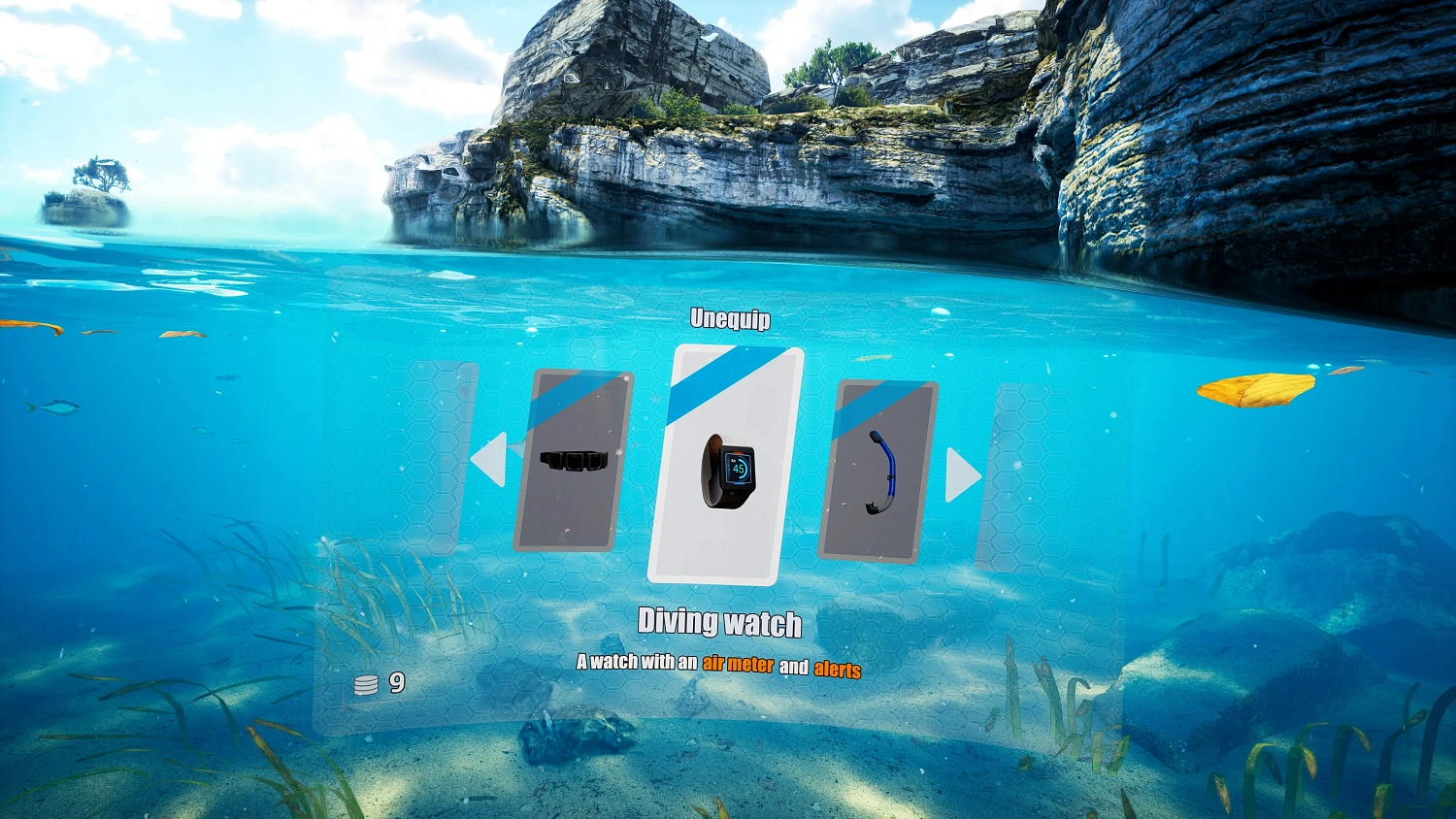Pick the blue snorkel card
Screen dimensions: 1456x819
click(x=878, y=471)
